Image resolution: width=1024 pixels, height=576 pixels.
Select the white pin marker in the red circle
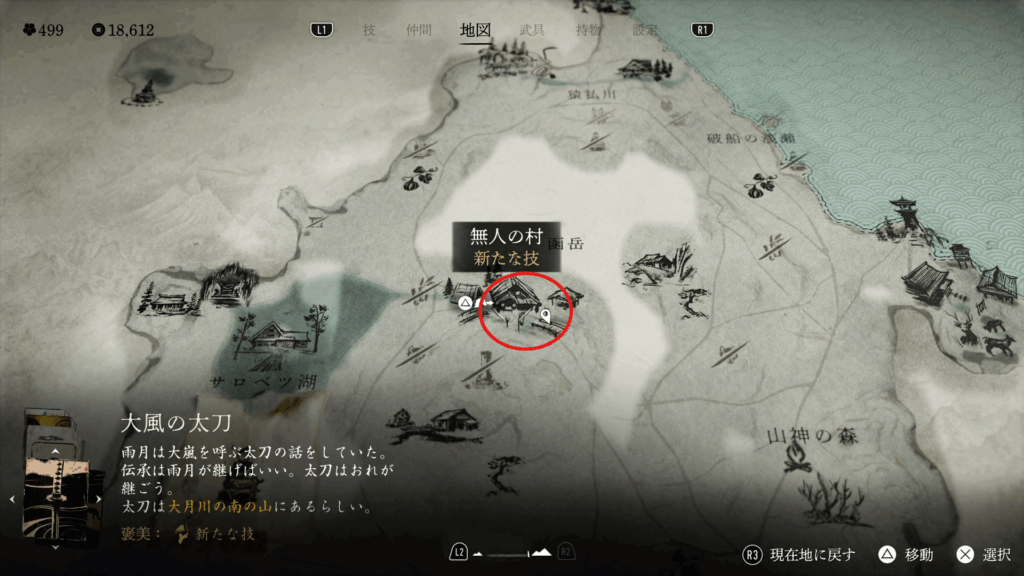click(x=547, y=317)
